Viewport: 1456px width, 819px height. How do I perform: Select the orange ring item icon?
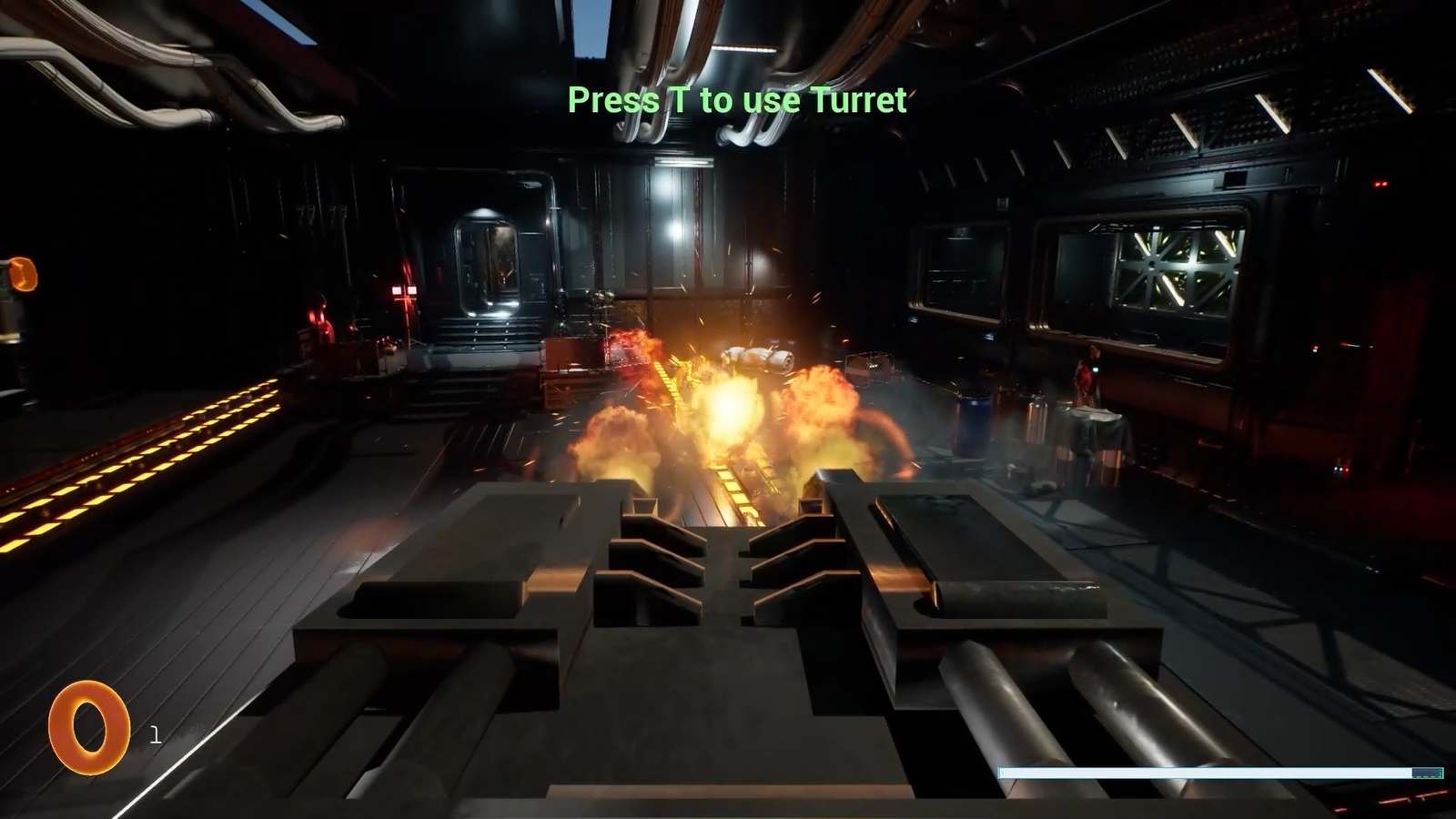tap(88, 727)
